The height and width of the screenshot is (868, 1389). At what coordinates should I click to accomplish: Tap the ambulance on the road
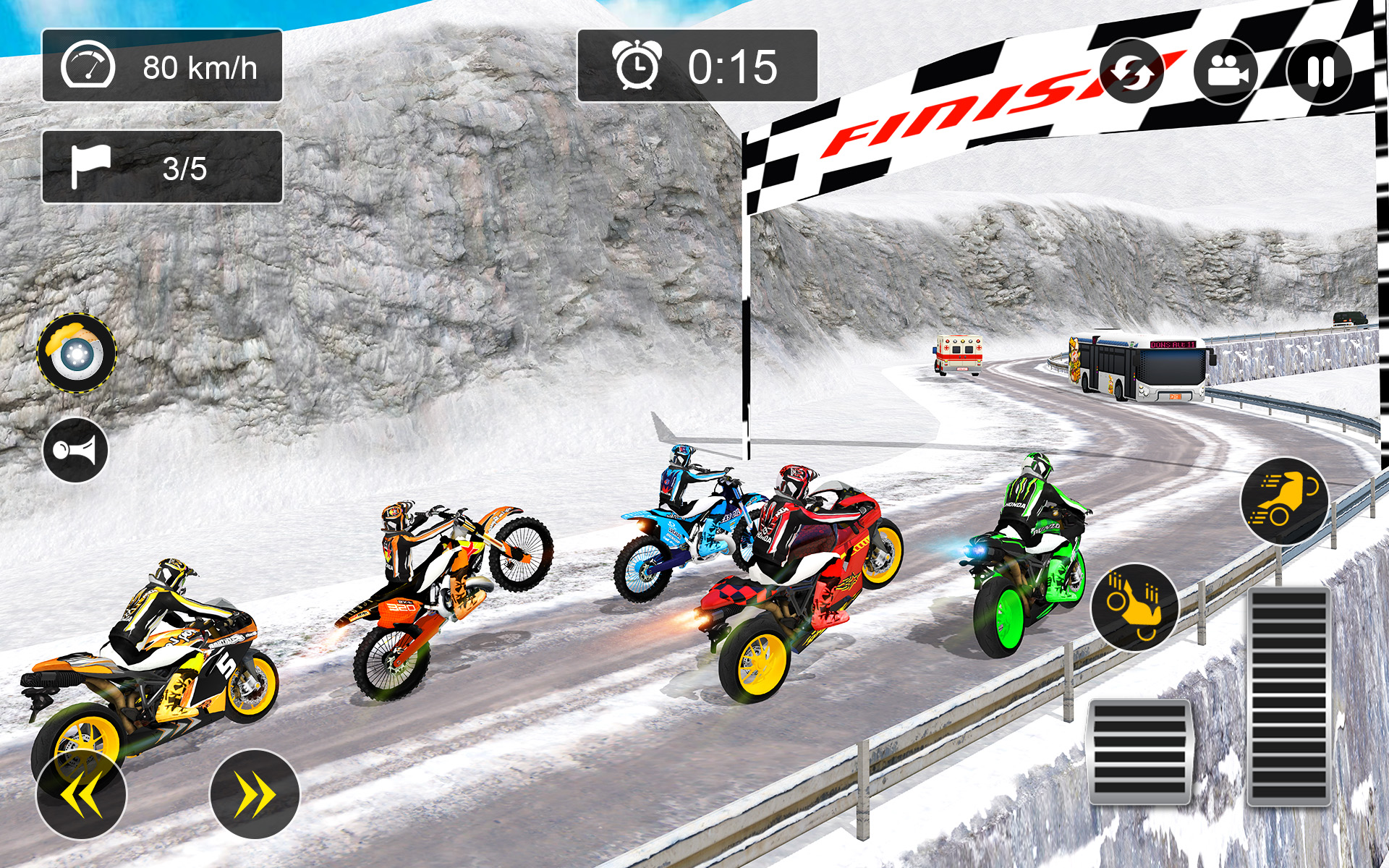pos(959,354)
